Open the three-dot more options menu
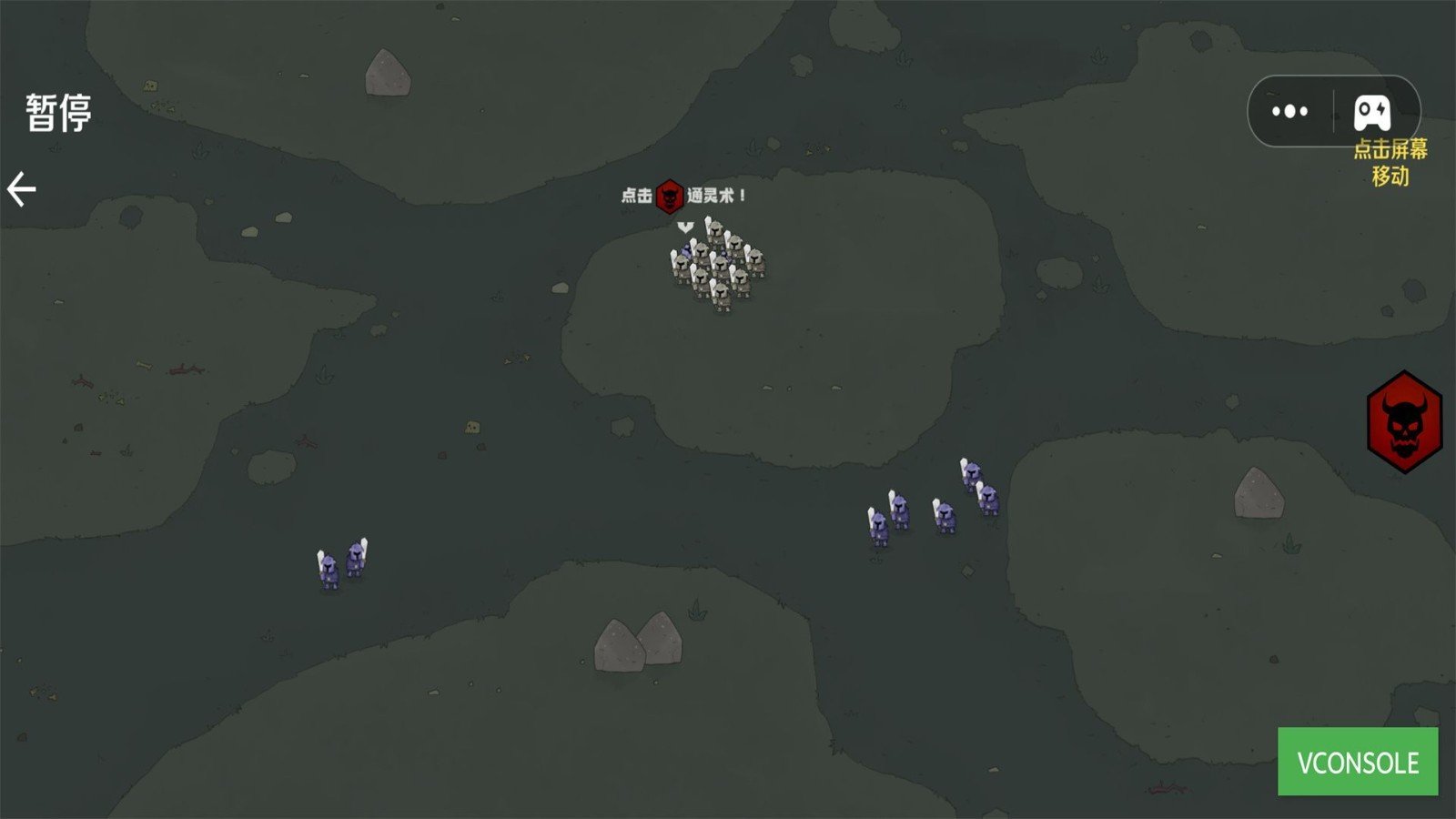 (1289, 112)
